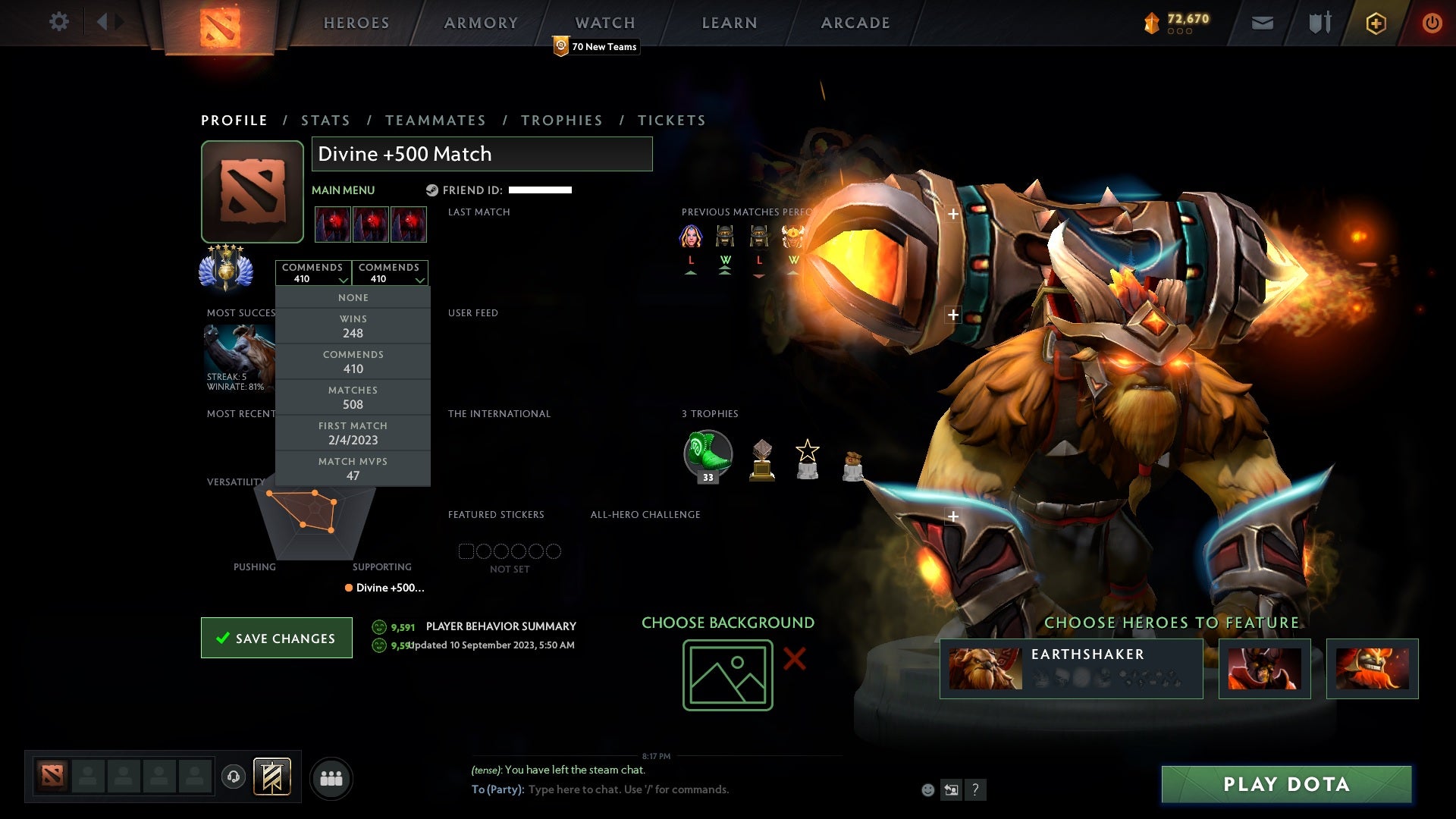Screen dimensions: 1456x819
Task: Click the power button to exit
Action: click(1432, 23)
